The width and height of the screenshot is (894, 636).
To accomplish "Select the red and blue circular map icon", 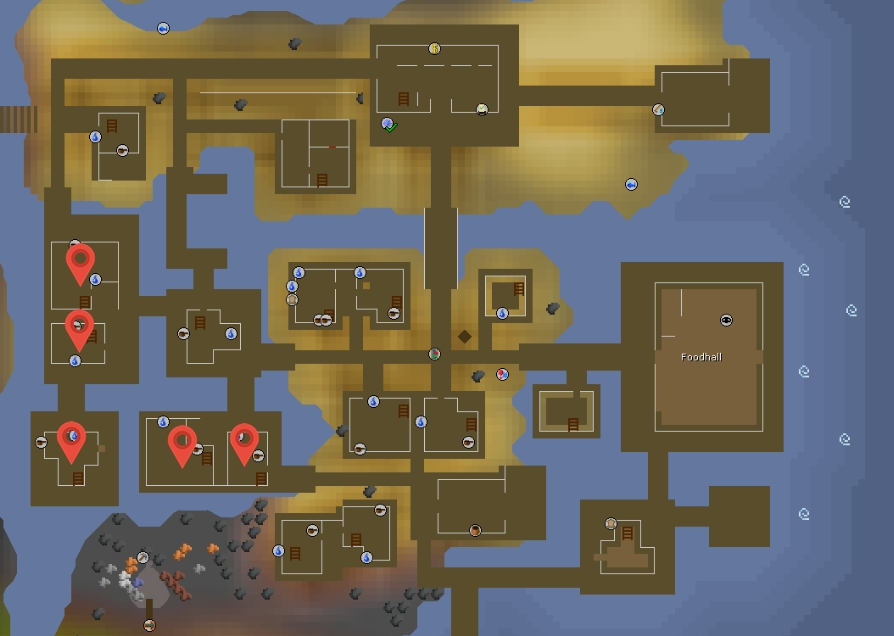I will [x=502, y=375].
